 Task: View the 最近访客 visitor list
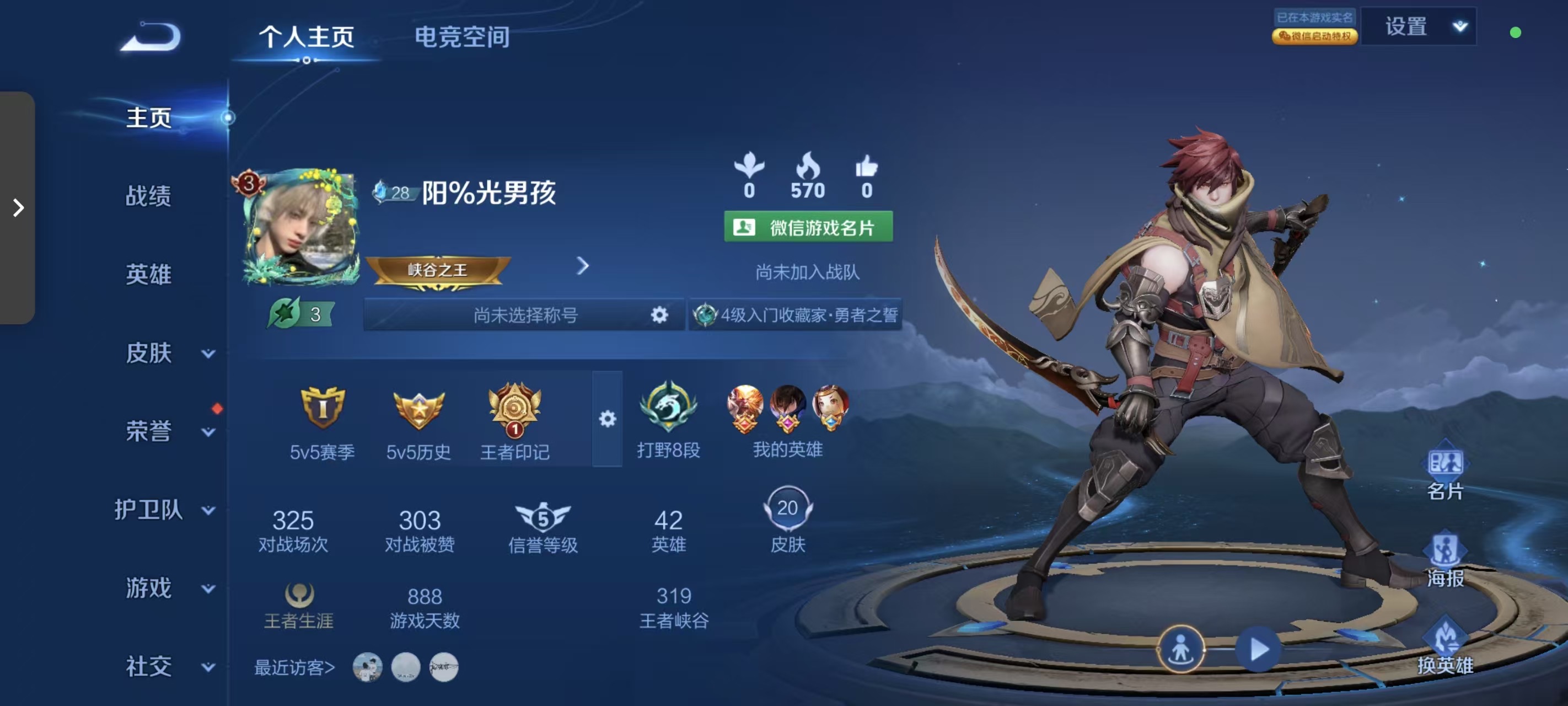click(x=294, y=667)
